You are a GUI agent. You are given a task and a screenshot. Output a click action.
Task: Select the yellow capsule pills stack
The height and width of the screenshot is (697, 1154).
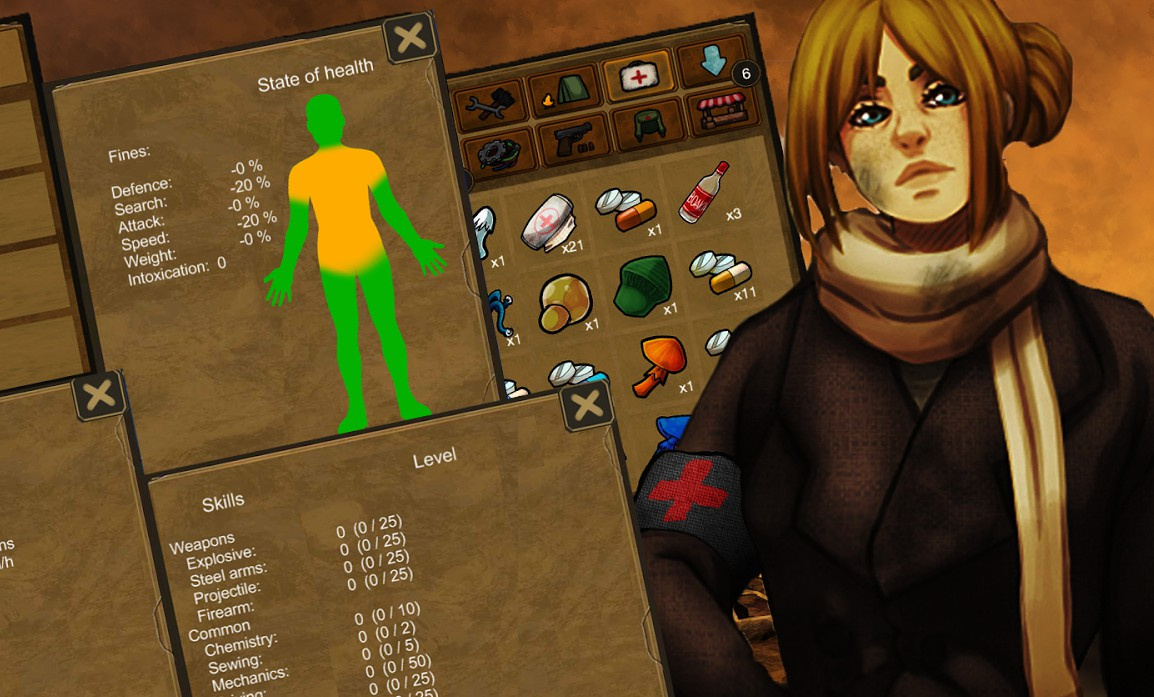(718, 270)
